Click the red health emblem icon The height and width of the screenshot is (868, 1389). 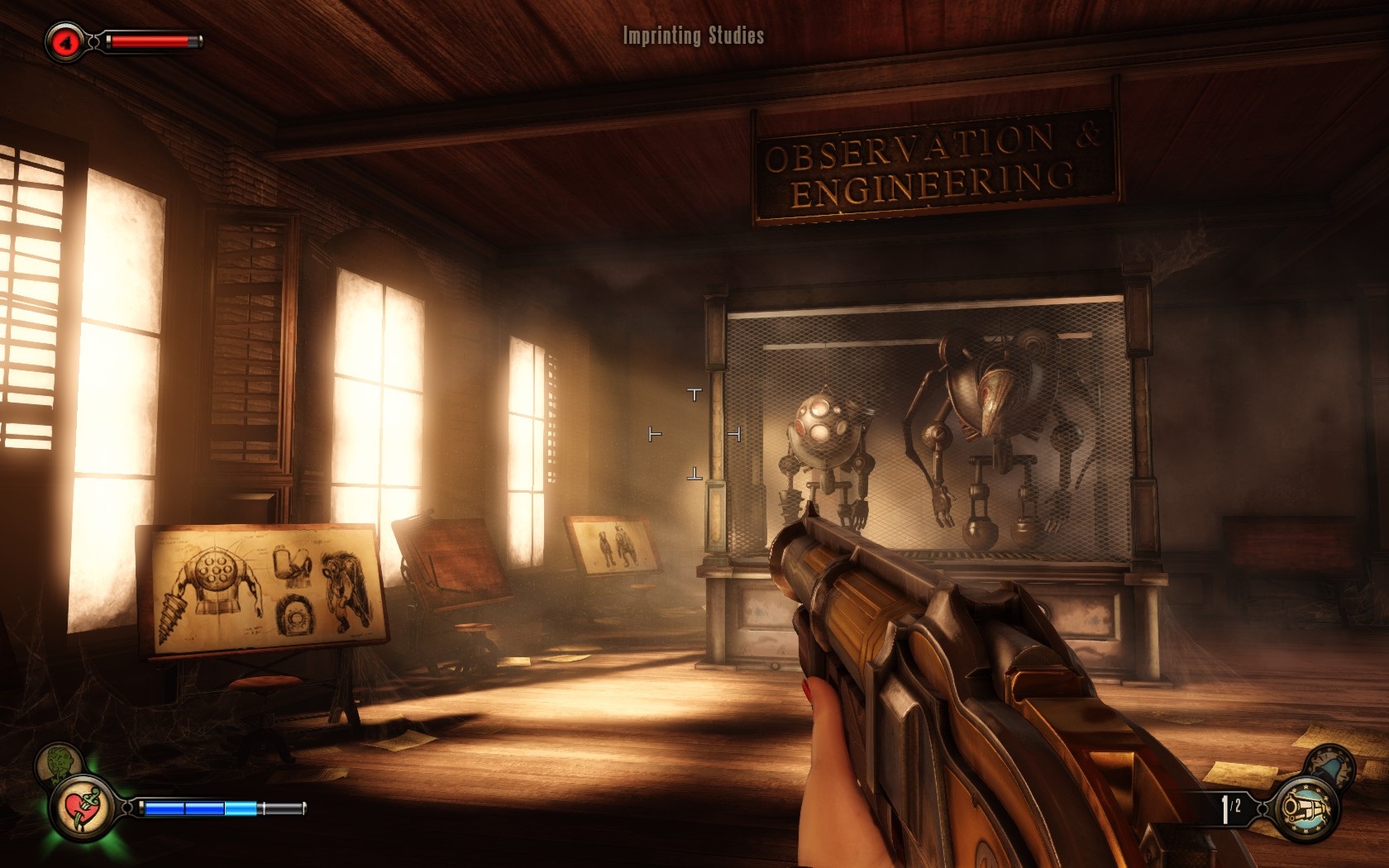[65, 41]
